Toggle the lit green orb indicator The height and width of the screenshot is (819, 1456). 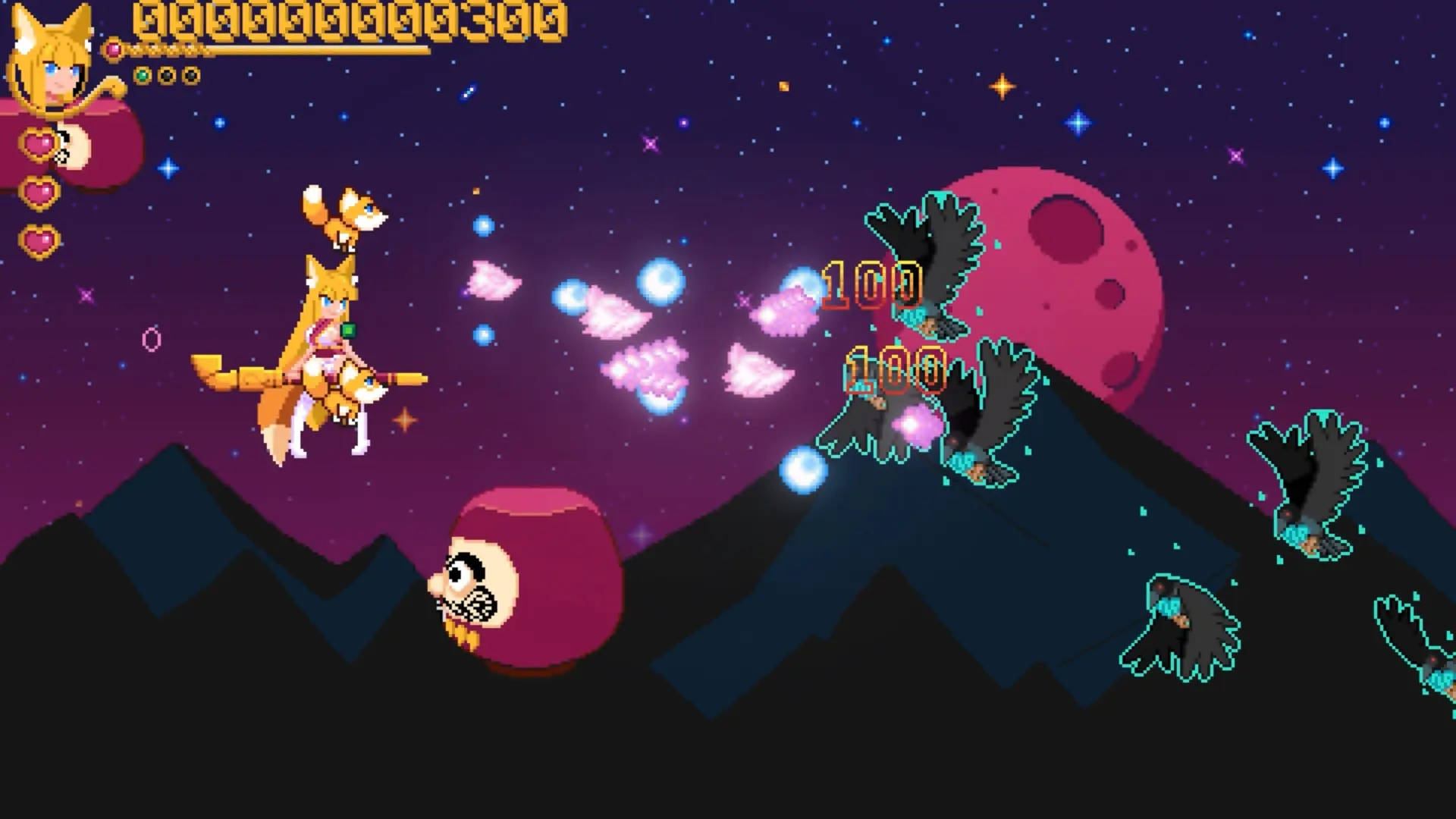142,74
